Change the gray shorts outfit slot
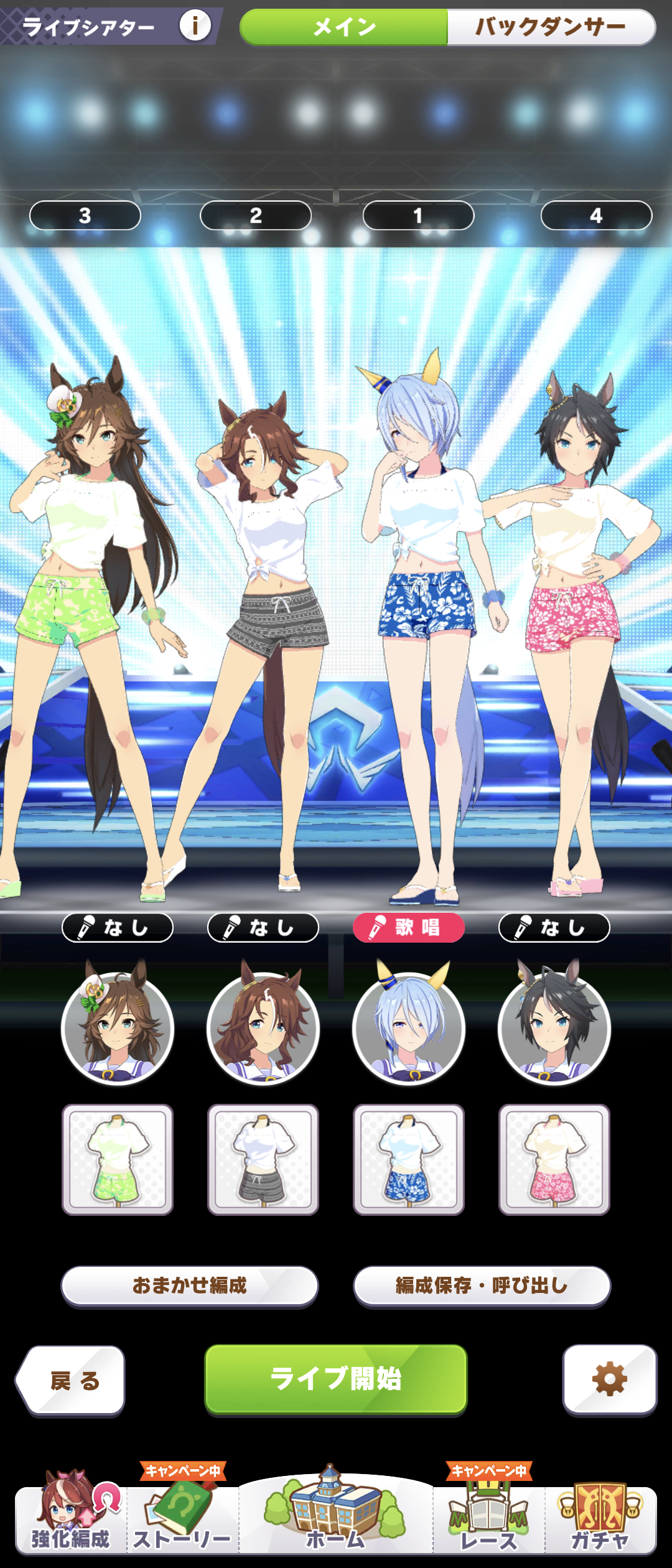The image size is (672, 1568). coord(263,1159)
